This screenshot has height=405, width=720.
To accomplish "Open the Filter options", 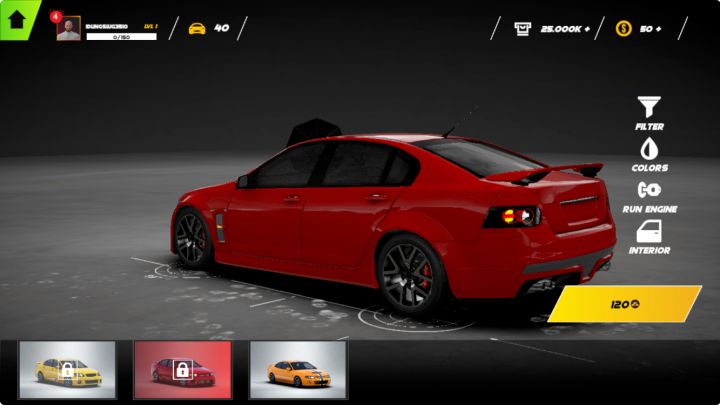I will pos(649,112).
